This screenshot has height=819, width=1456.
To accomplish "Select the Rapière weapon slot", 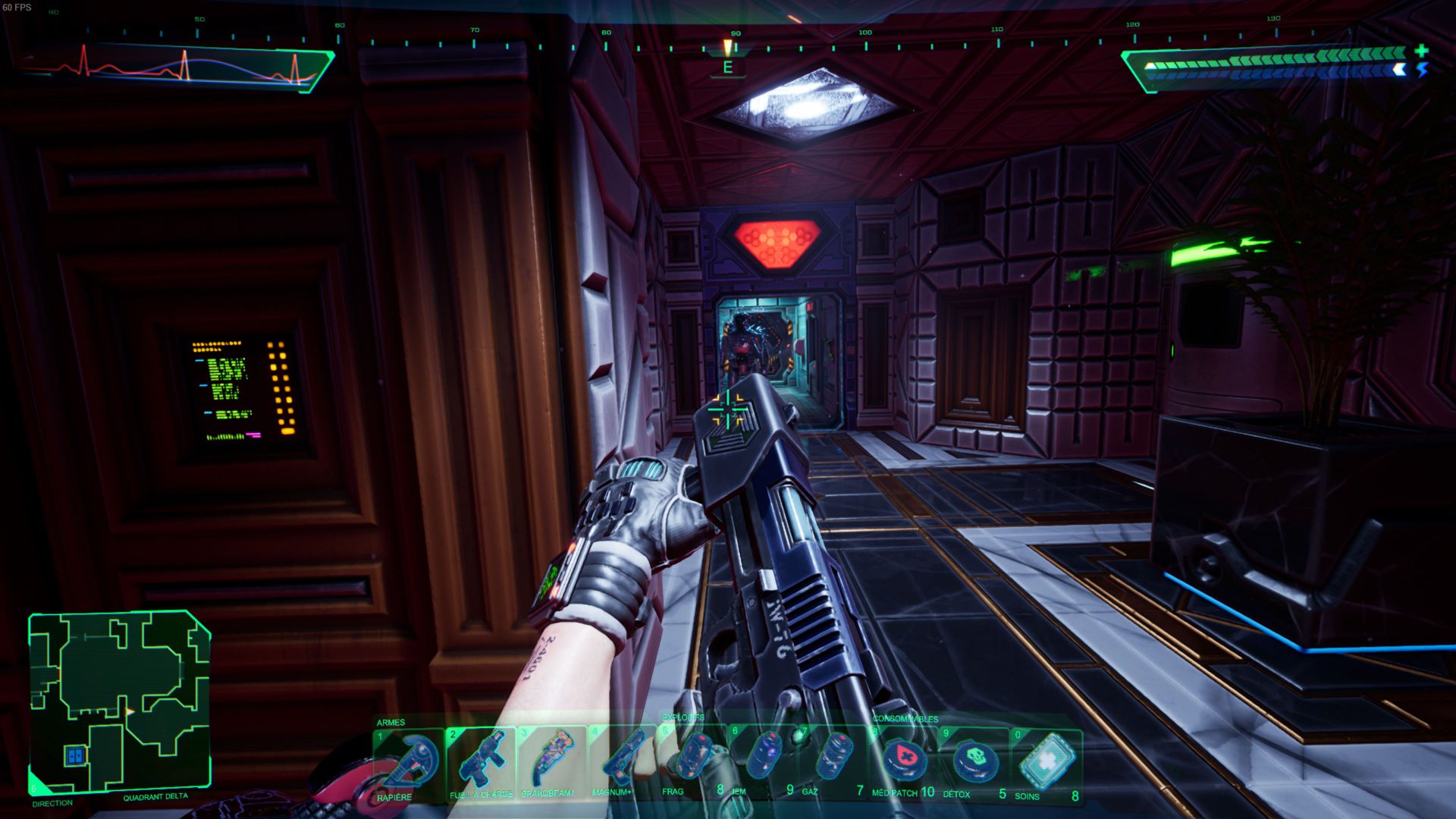I will coord(409,763).
